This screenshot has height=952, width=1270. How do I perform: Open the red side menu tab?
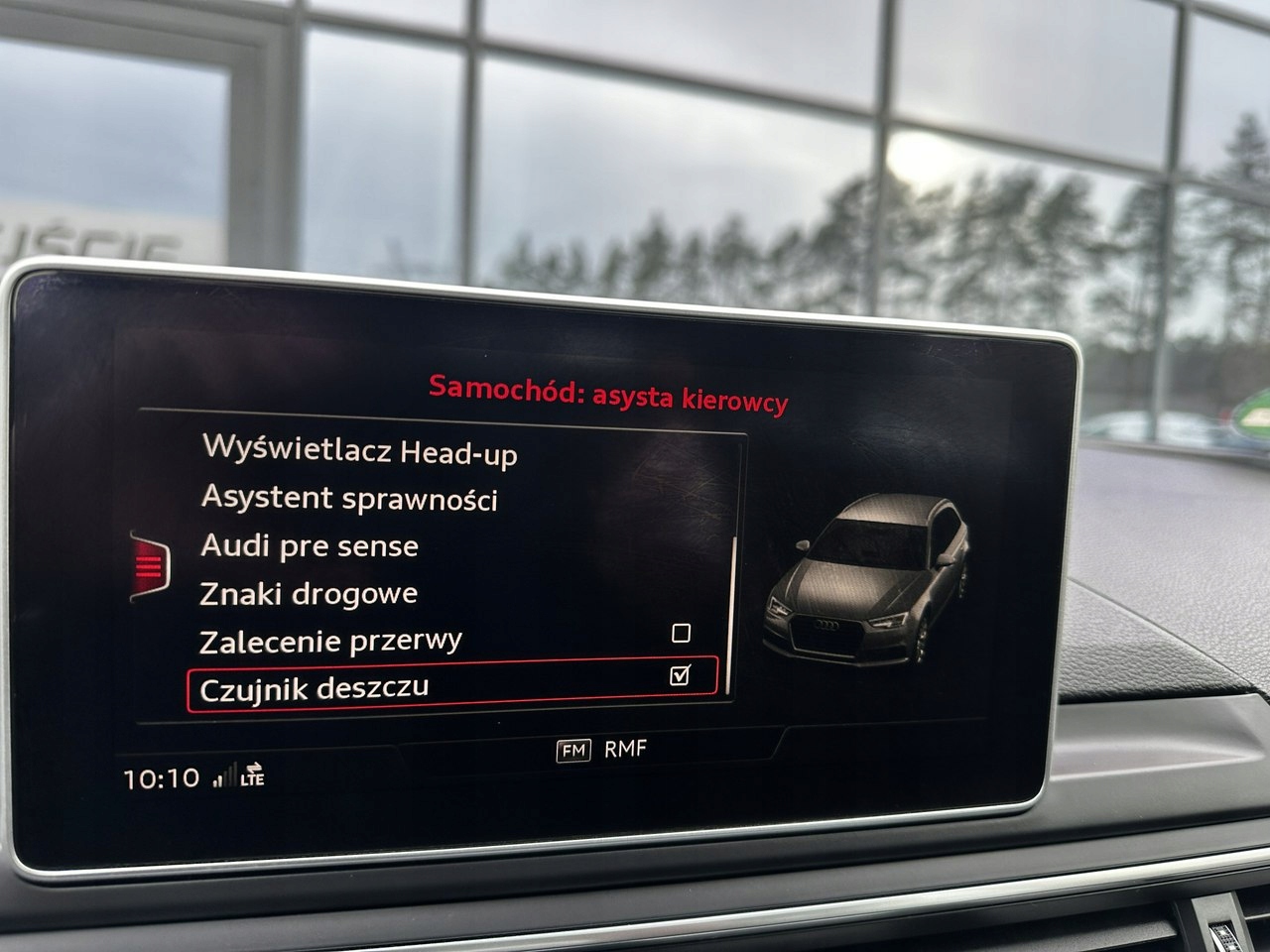[x=149, y=566]
